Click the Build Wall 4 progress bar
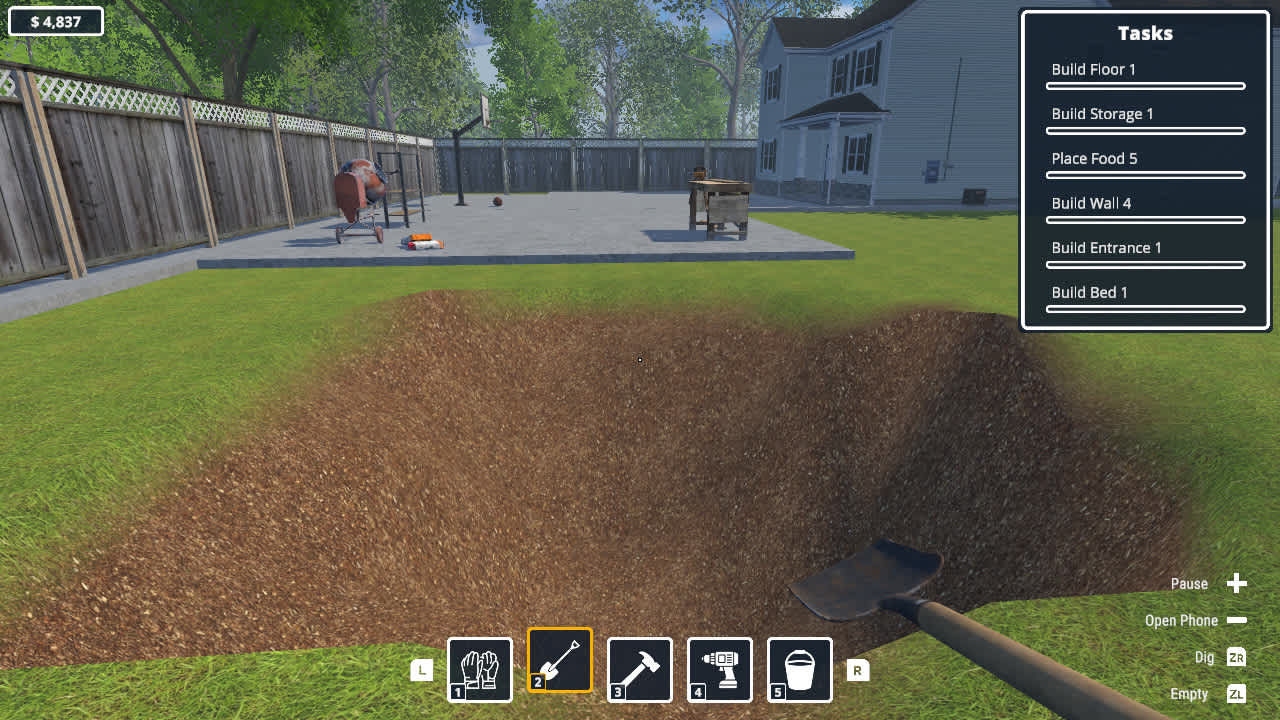This screenshot has height=720, width=1280. [1145, 220]
